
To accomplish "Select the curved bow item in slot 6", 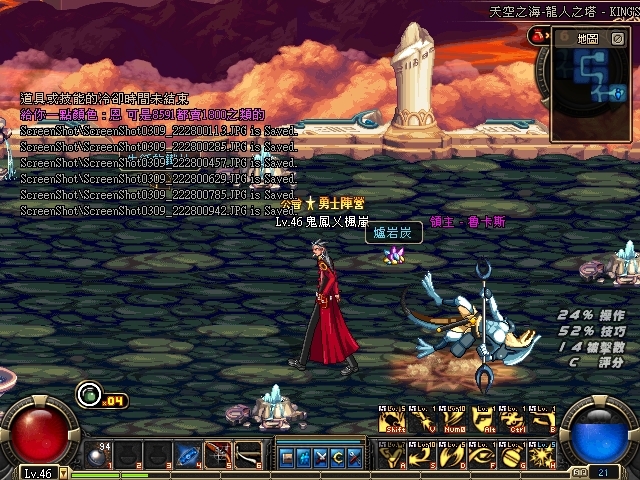I will pyautogui.click(x=248, y=455).
